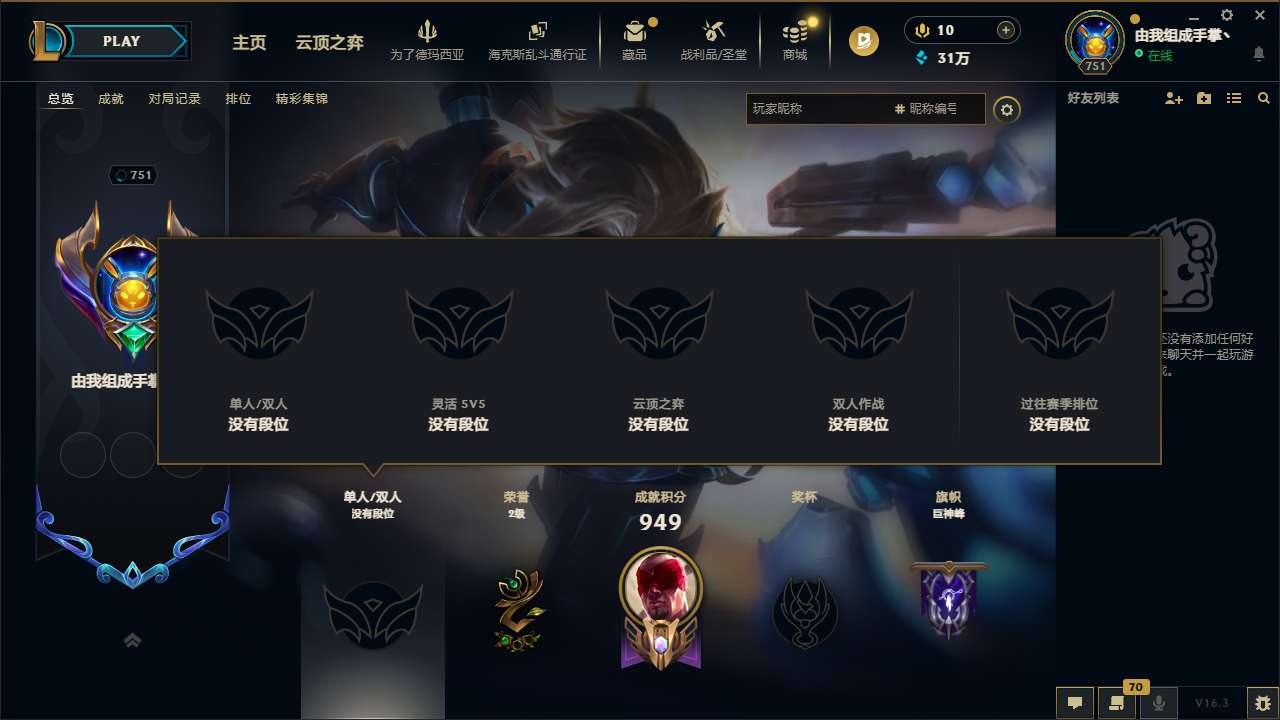
Task: Open the friend list display options icon
Action: pyautogui.click(x=1233, y=98)
